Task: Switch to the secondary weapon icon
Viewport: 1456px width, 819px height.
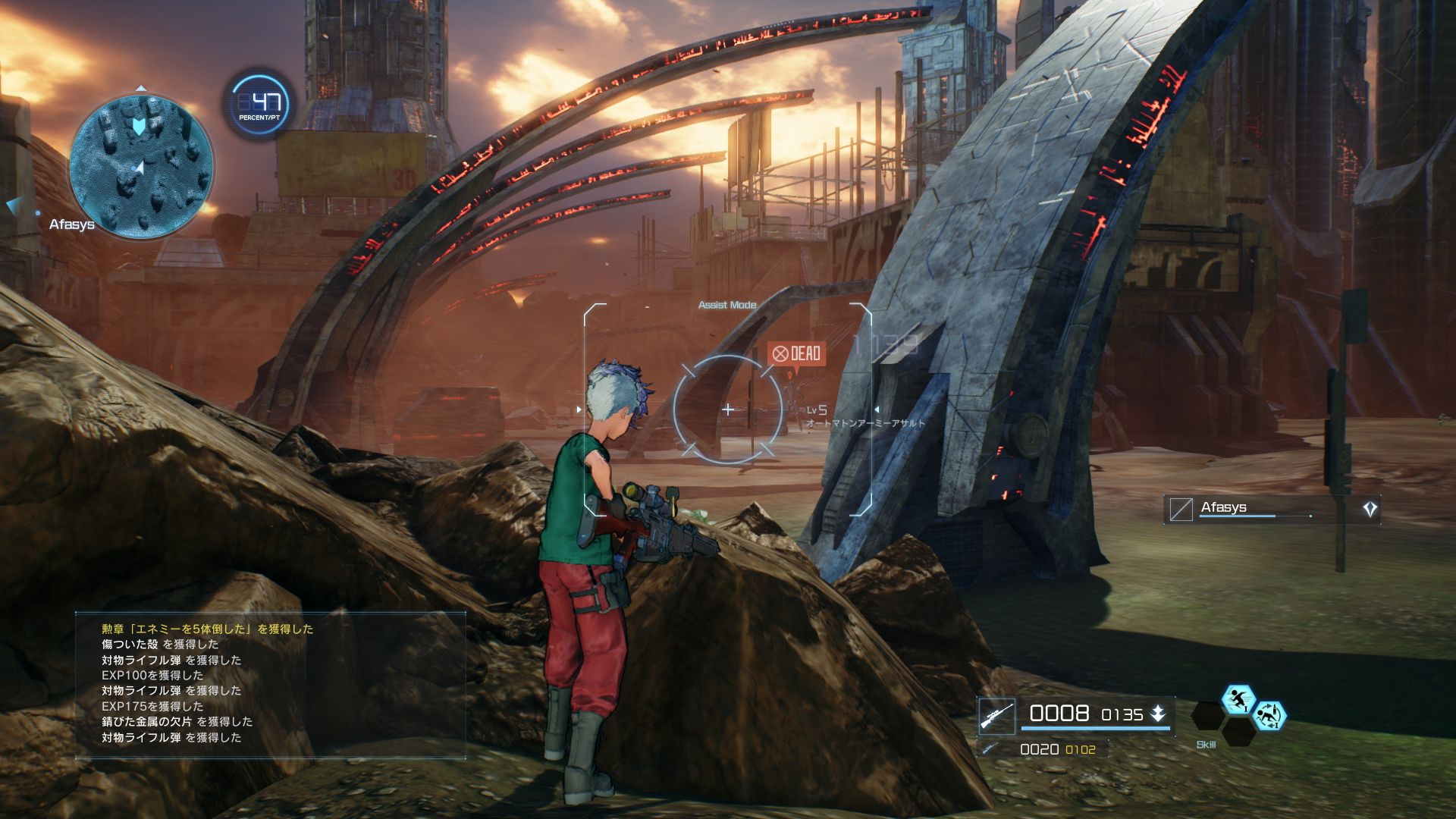Action: click(990, 748)
